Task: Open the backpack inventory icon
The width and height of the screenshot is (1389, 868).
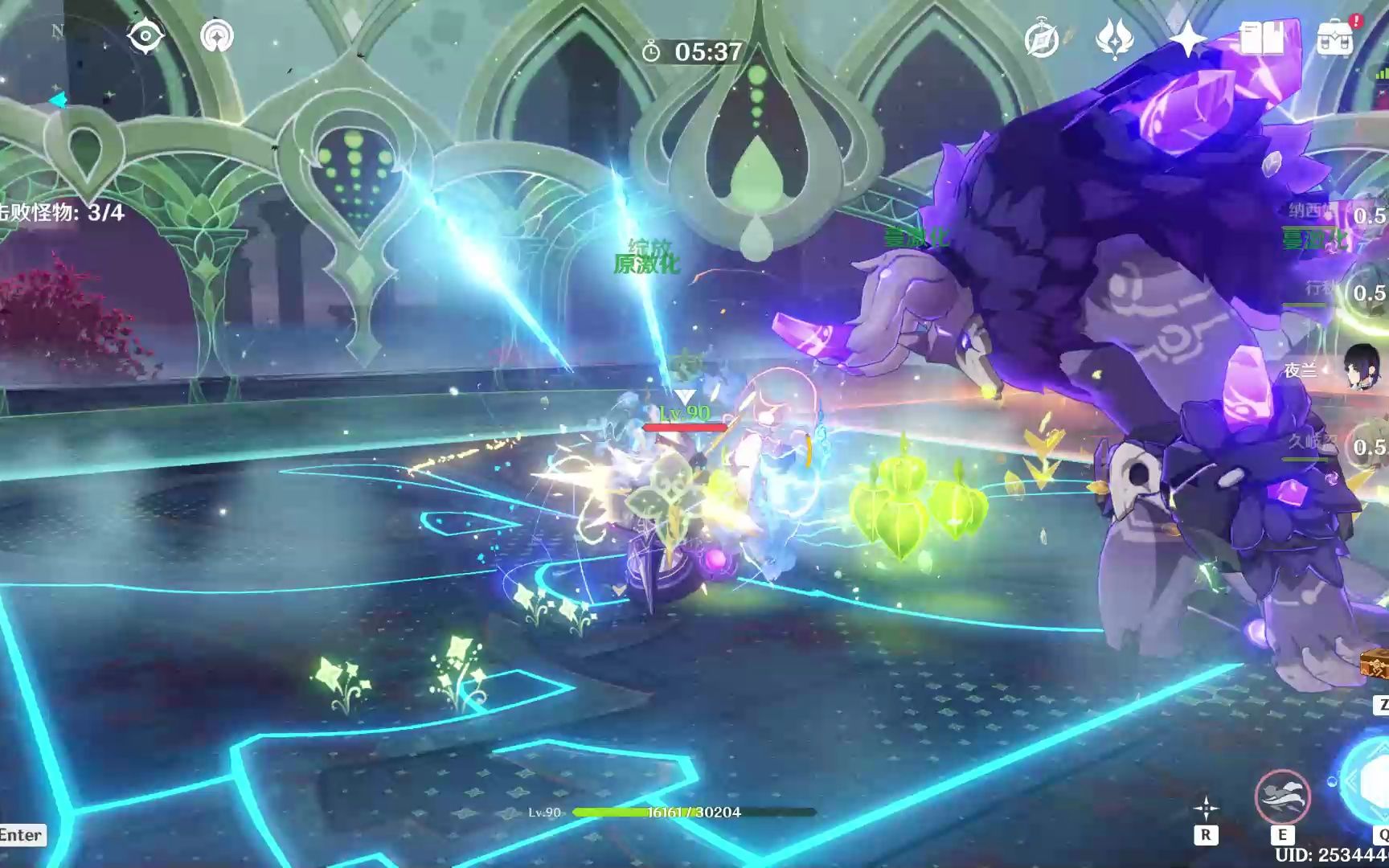Action: [1334, 38]
